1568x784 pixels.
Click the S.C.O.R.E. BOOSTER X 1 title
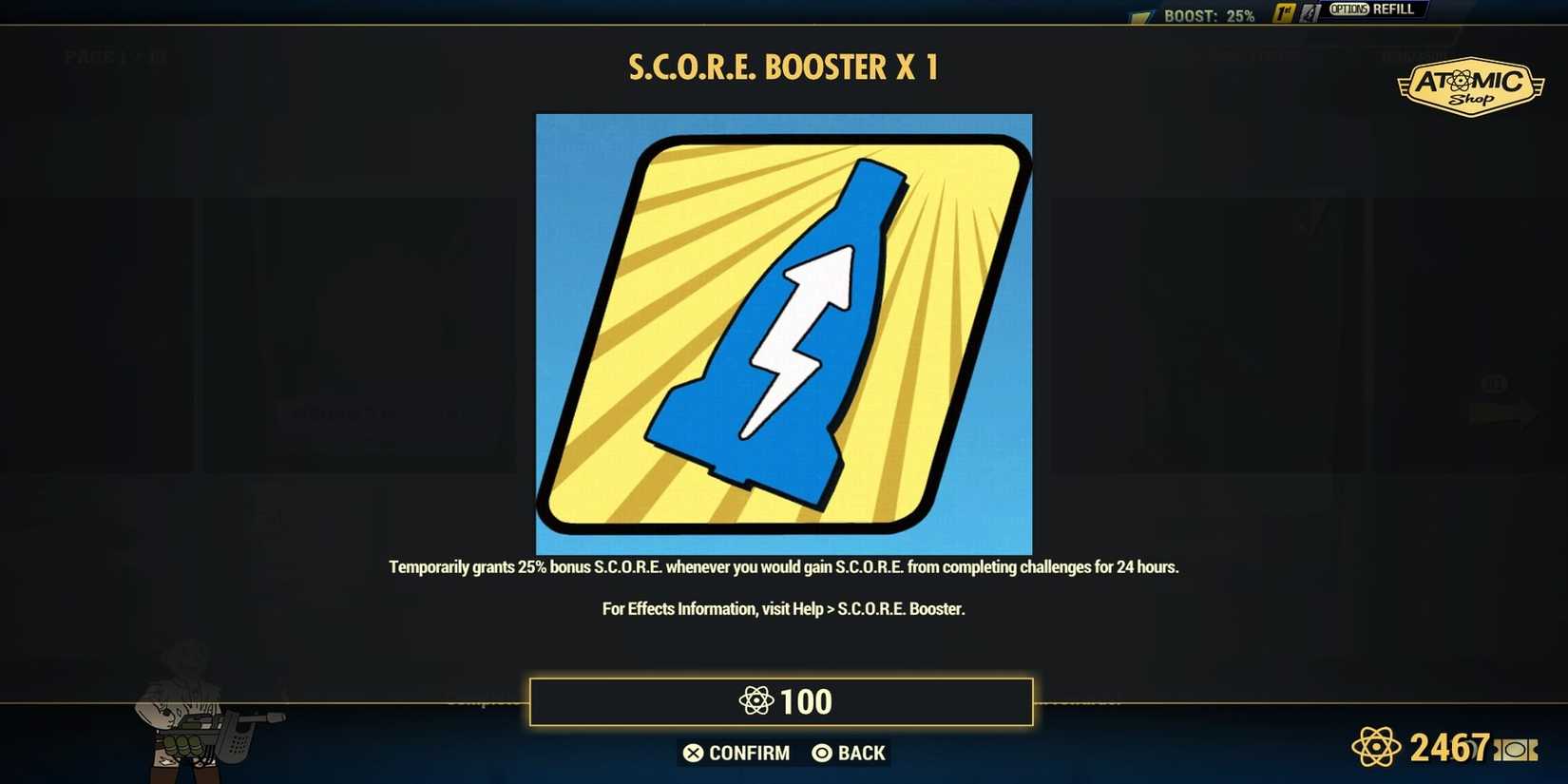783,67
